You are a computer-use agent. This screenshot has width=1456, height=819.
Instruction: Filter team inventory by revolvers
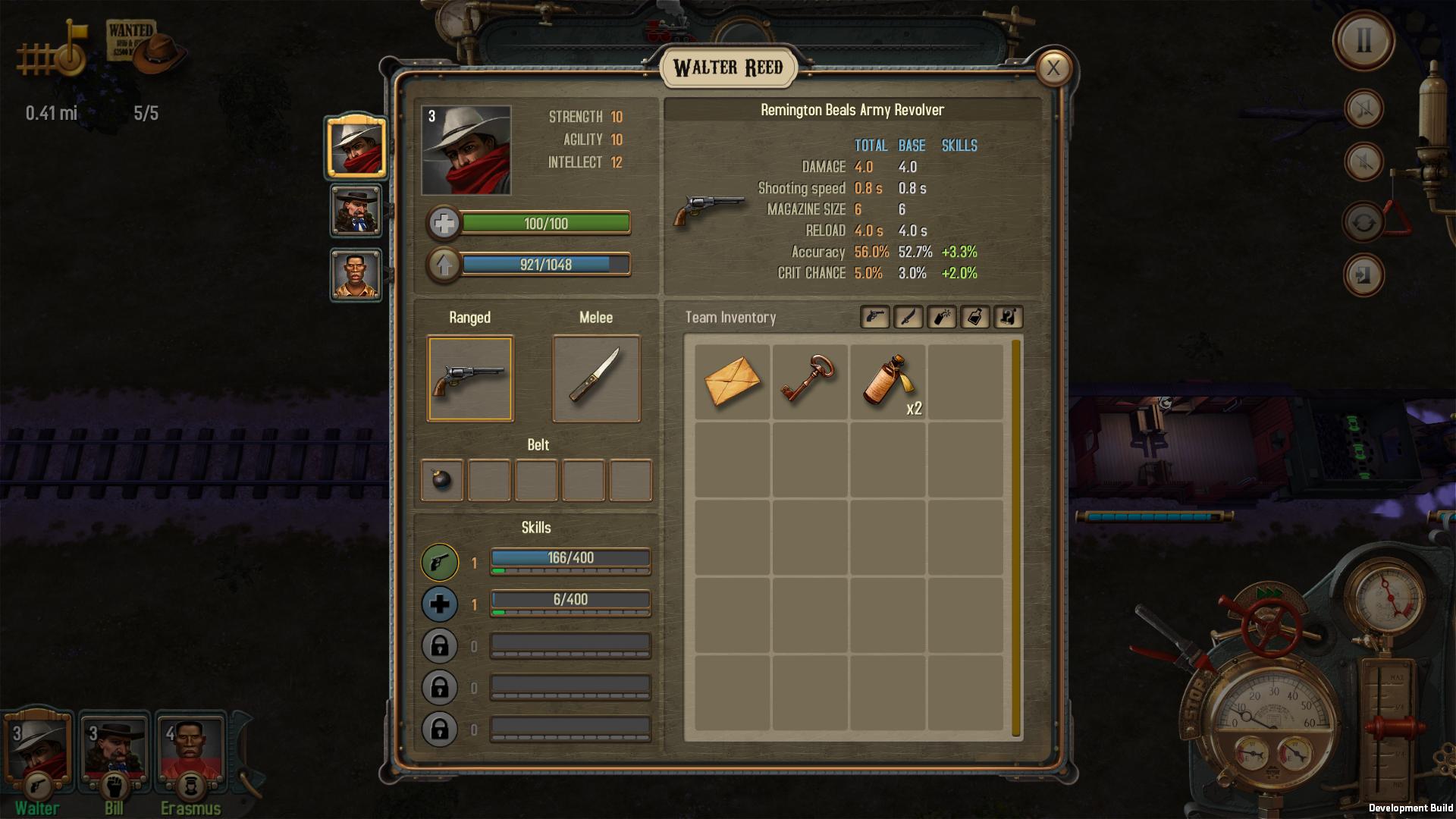click(x=874, y=317)
